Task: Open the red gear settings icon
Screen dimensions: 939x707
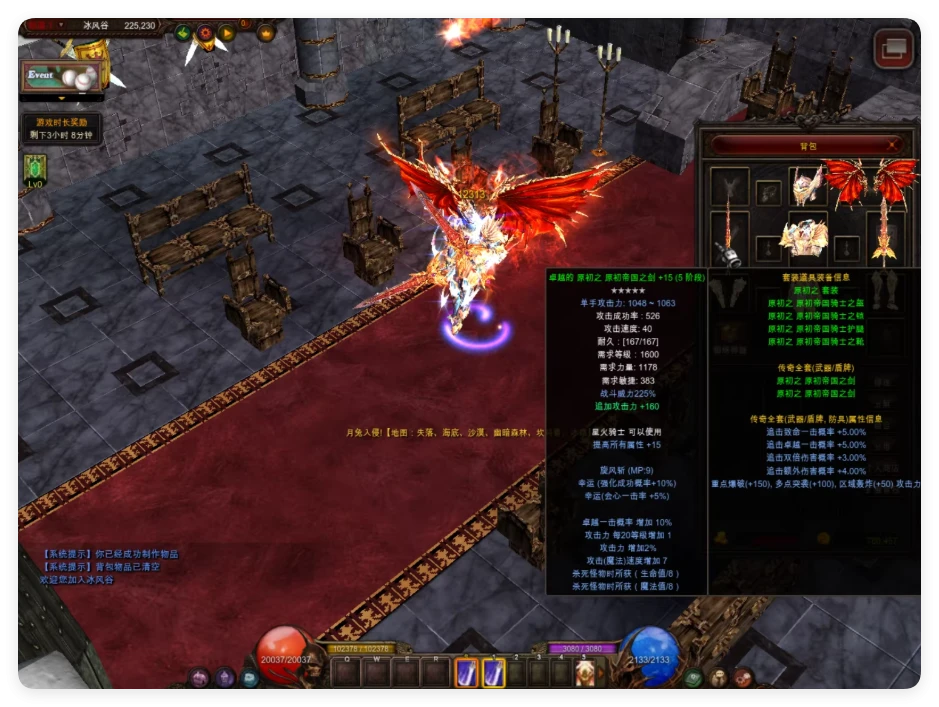Action: 205,33
